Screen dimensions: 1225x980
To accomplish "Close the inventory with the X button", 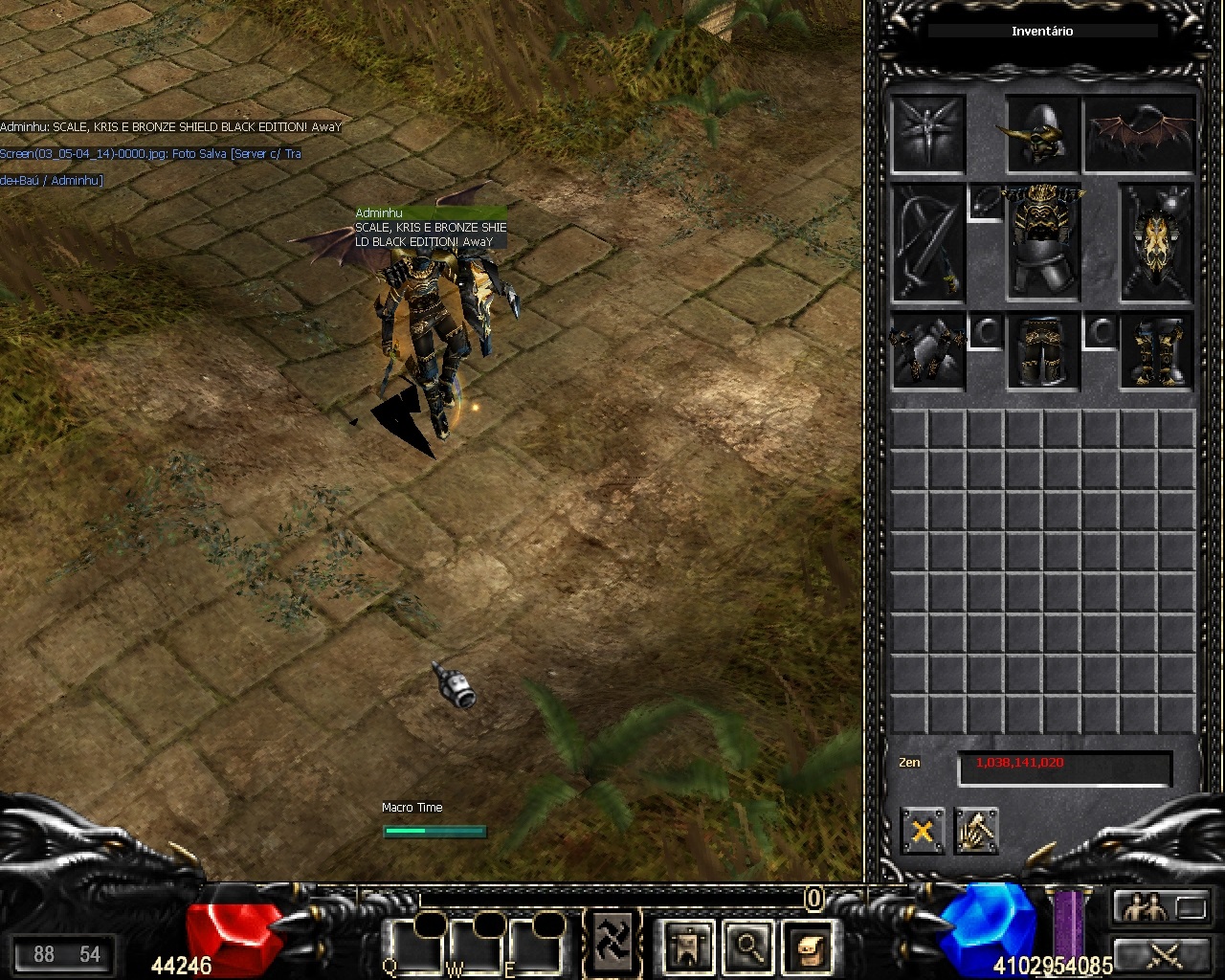I will (922, 831).
